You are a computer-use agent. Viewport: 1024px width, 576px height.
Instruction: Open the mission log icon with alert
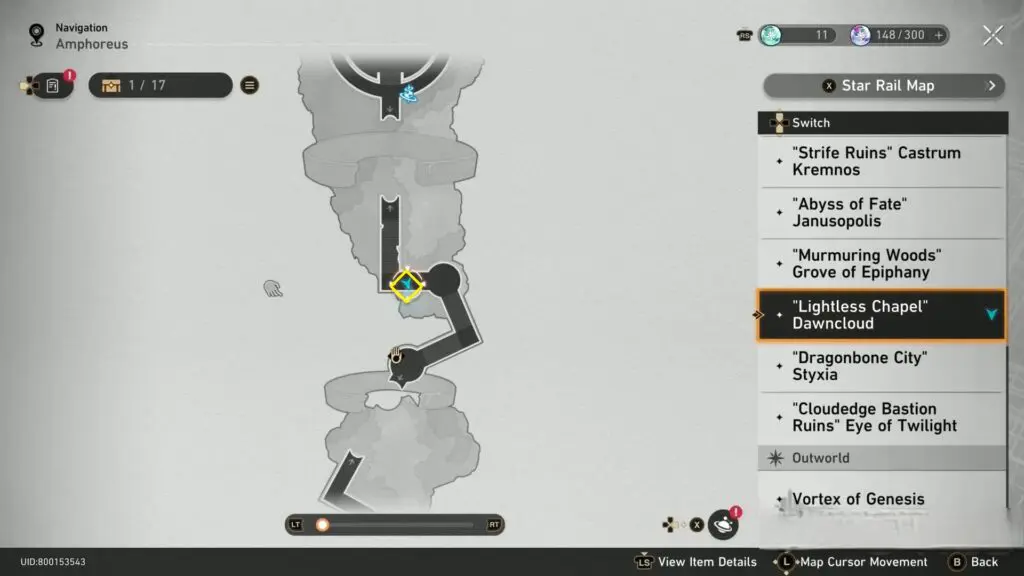(x=53, y=86)
